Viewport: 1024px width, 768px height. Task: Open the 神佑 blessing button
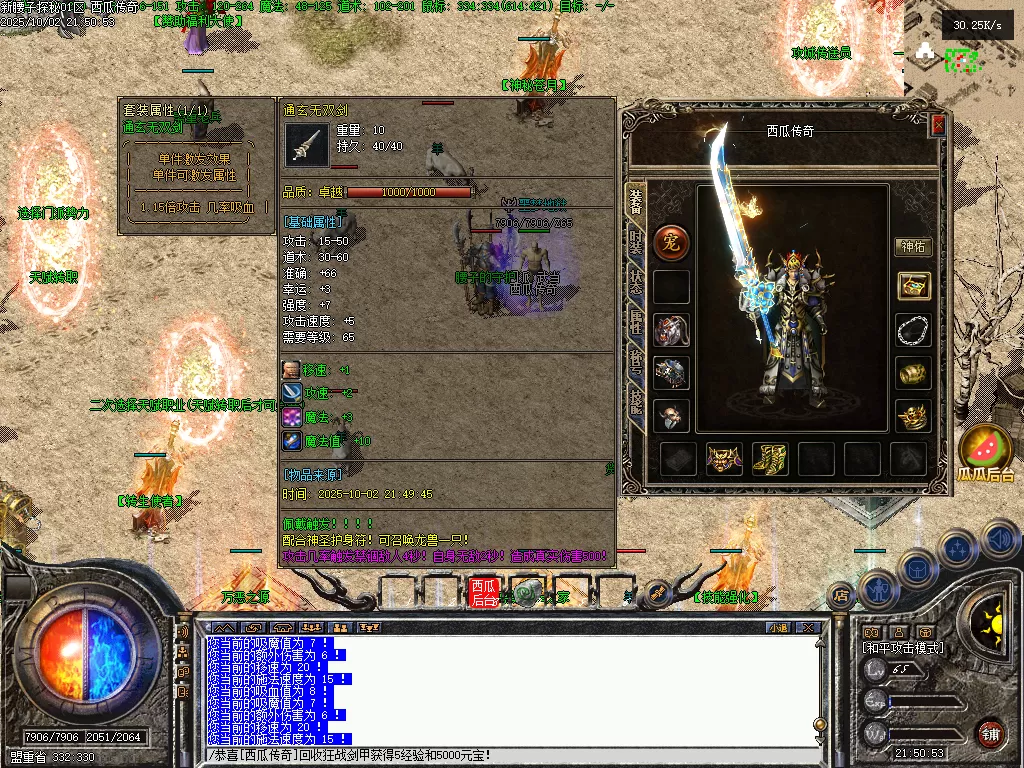pos(912,246)
